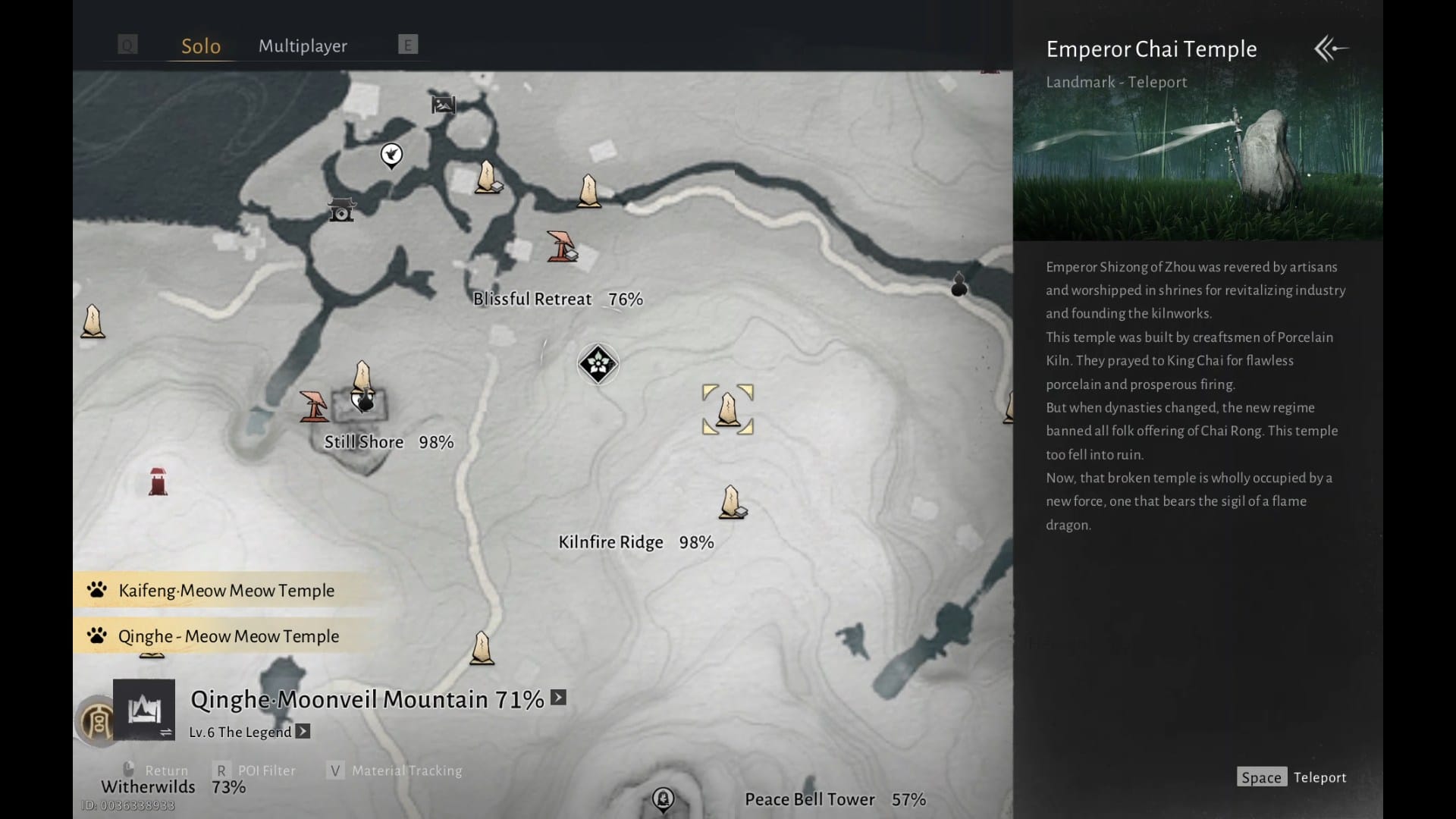The image size is (1456, 819).
Task: Select the camera photo spot marker
Action: [x=341, y=209]
